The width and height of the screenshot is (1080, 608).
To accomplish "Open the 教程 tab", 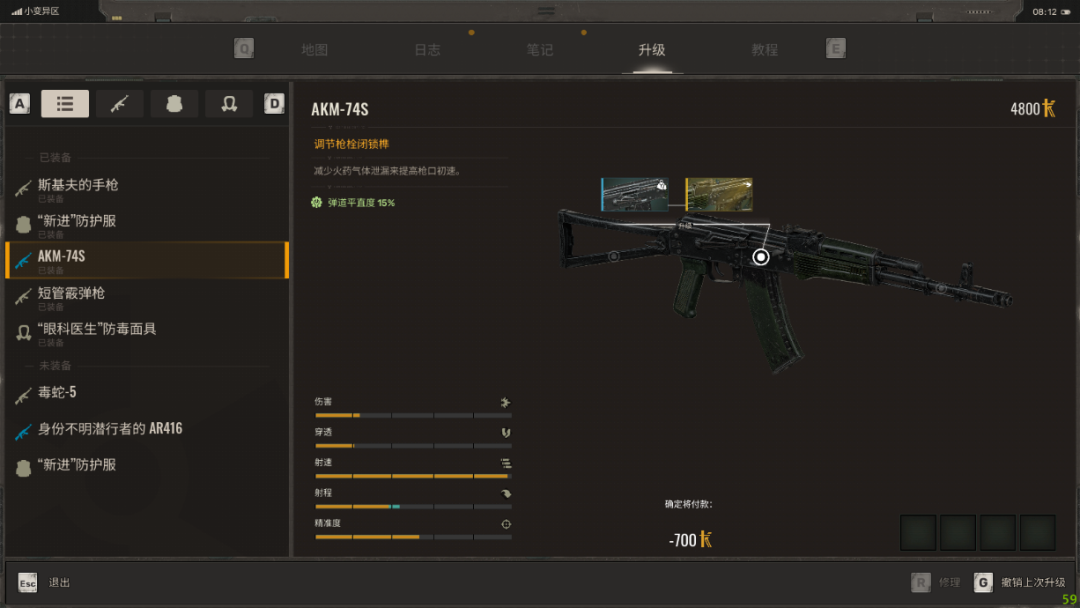I will point(765,50).
